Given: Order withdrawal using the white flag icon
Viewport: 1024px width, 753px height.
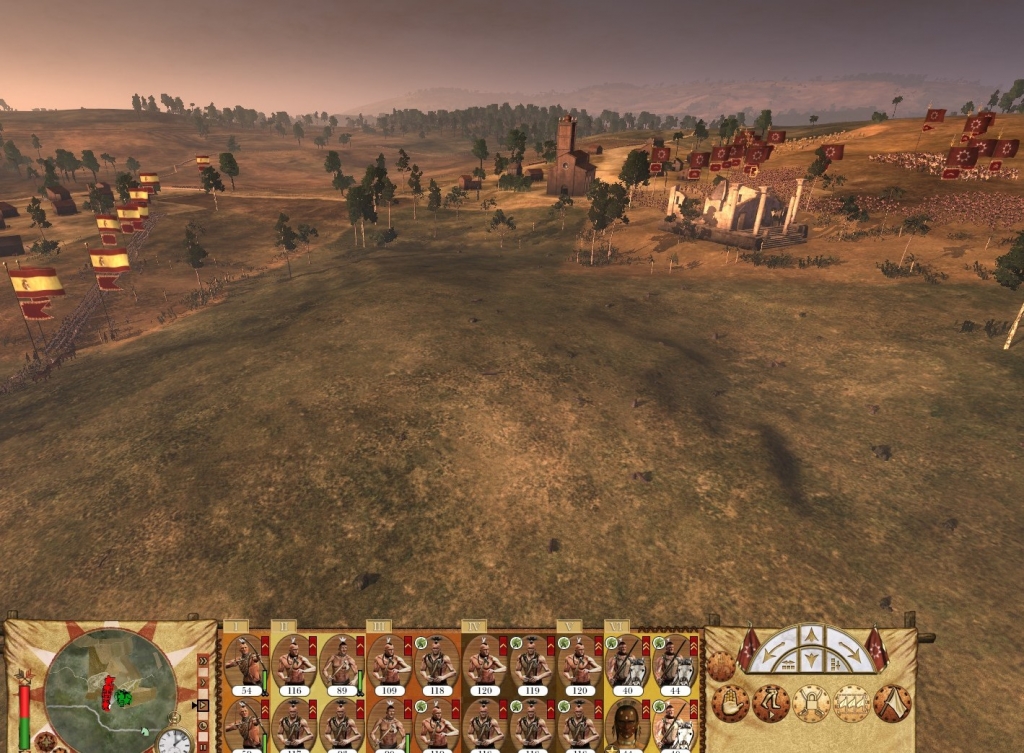Looking at the screenshot, I should (892, 703).
